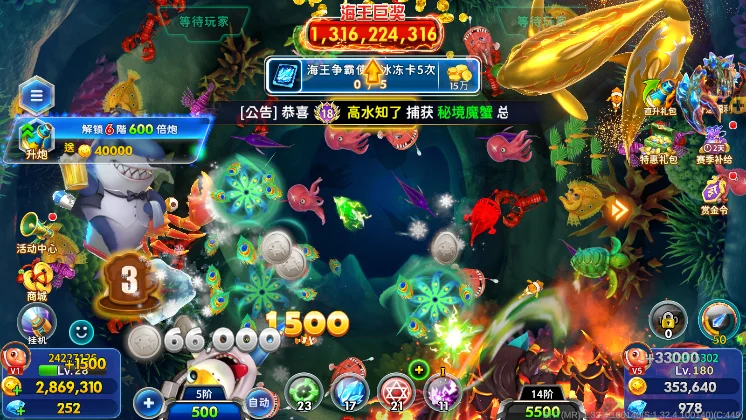Open the 海王争霸 freeze card mission banner
This screenshot has height=420, width=746.
tap(372, 75)
